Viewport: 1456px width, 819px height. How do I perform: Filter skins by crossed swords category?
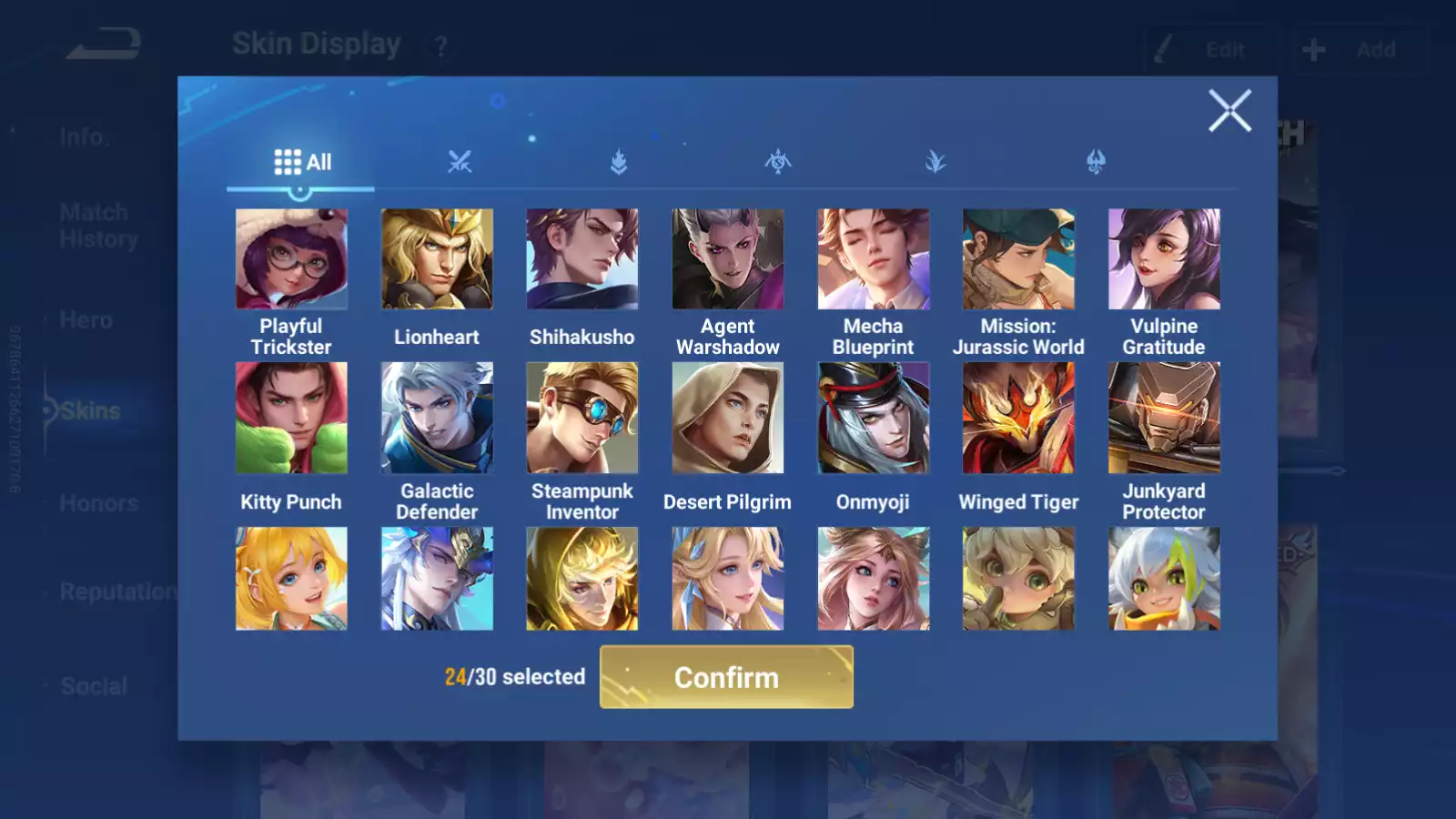tap(460, 162)
